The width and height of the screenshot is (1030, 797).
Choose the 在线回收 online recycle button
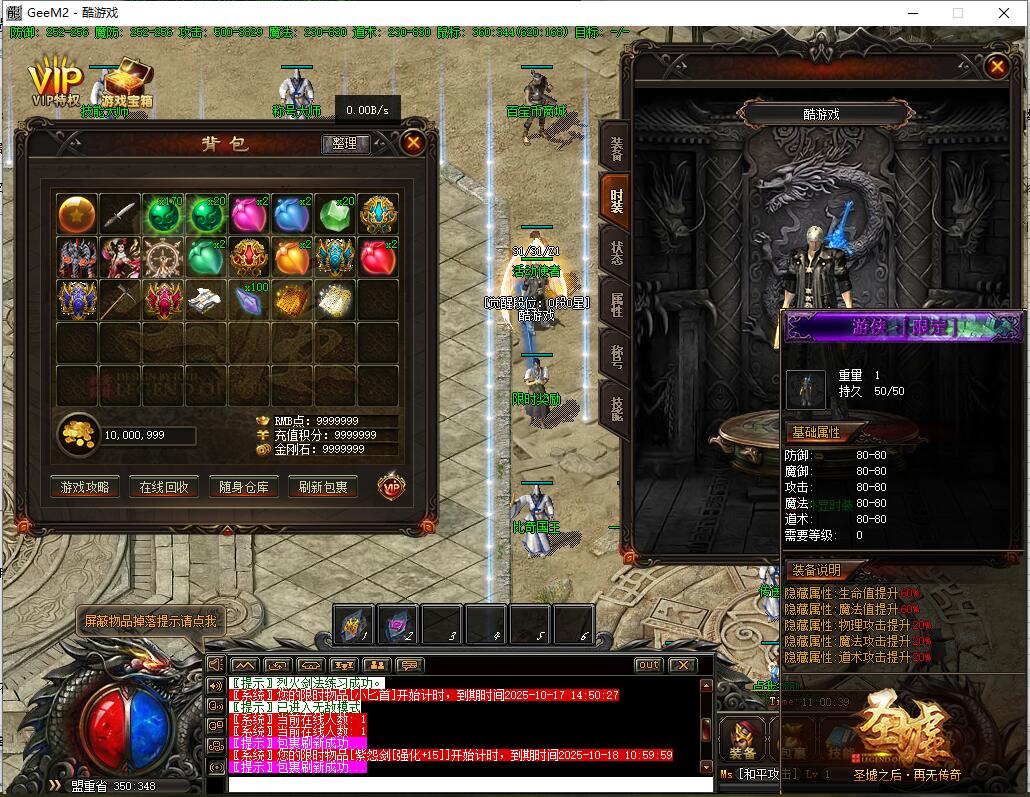[x=164, y=487]
